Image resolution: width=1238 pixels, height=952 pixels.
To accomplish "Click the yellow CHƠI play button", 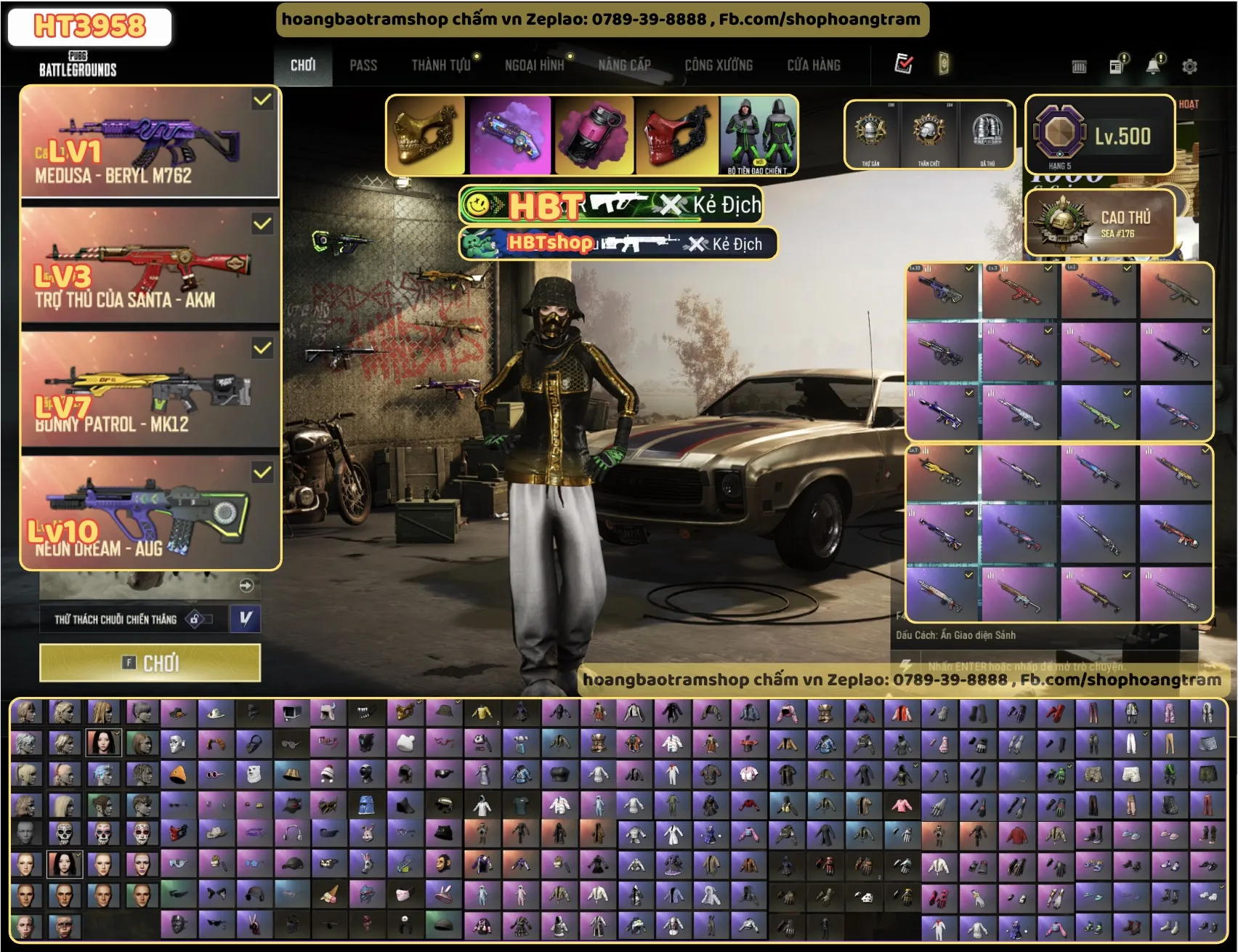I will click(x=150, y=663).
